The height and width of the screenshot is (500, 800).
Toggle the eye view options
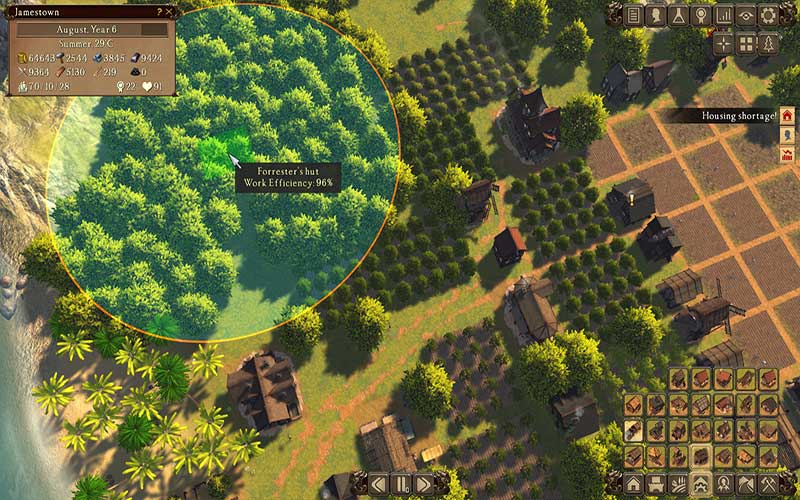[x=745, y=15]
